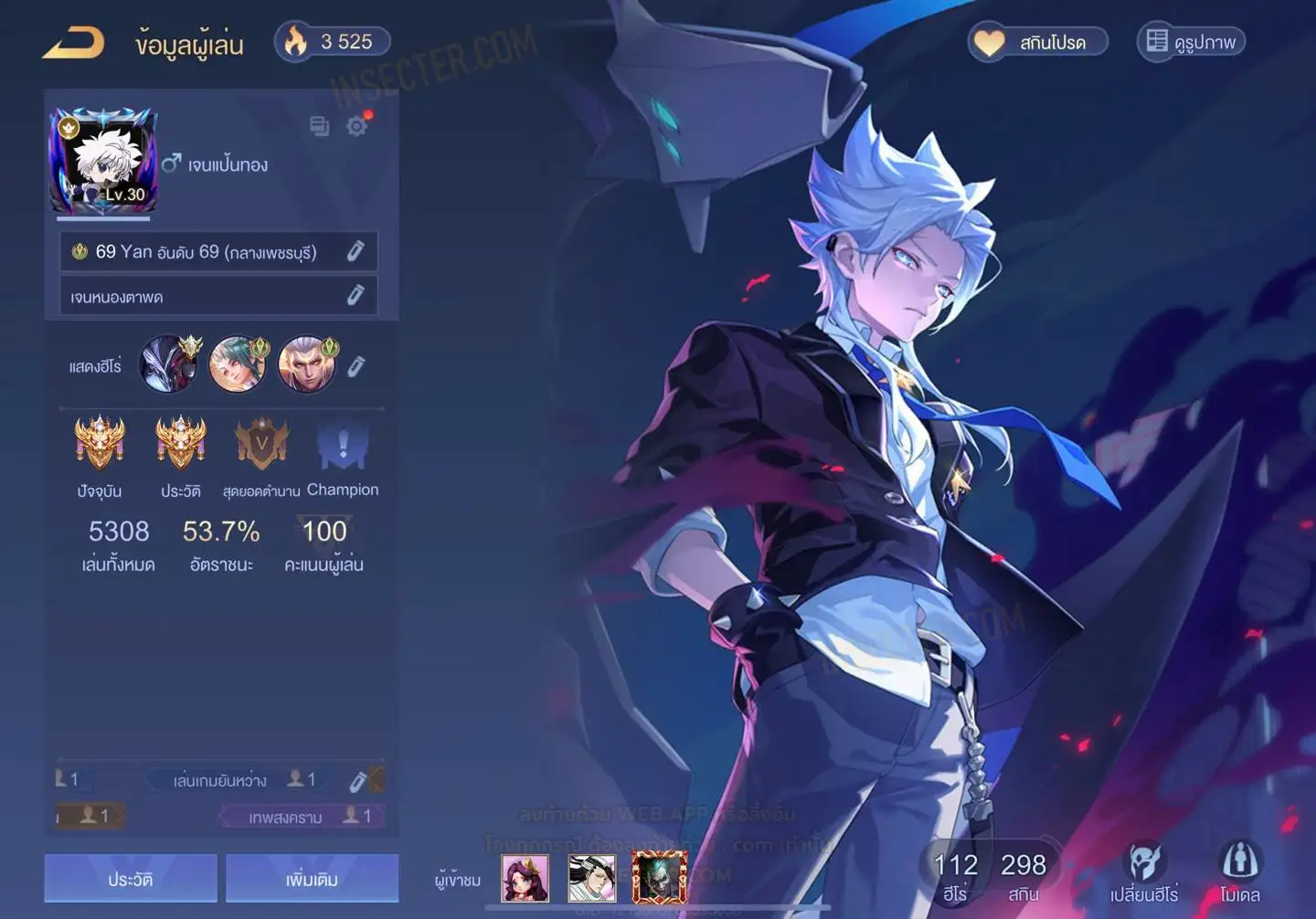Viewport: 1316px width, 919px height.
Task: Open the 298 skins count
Action: 1023,876
